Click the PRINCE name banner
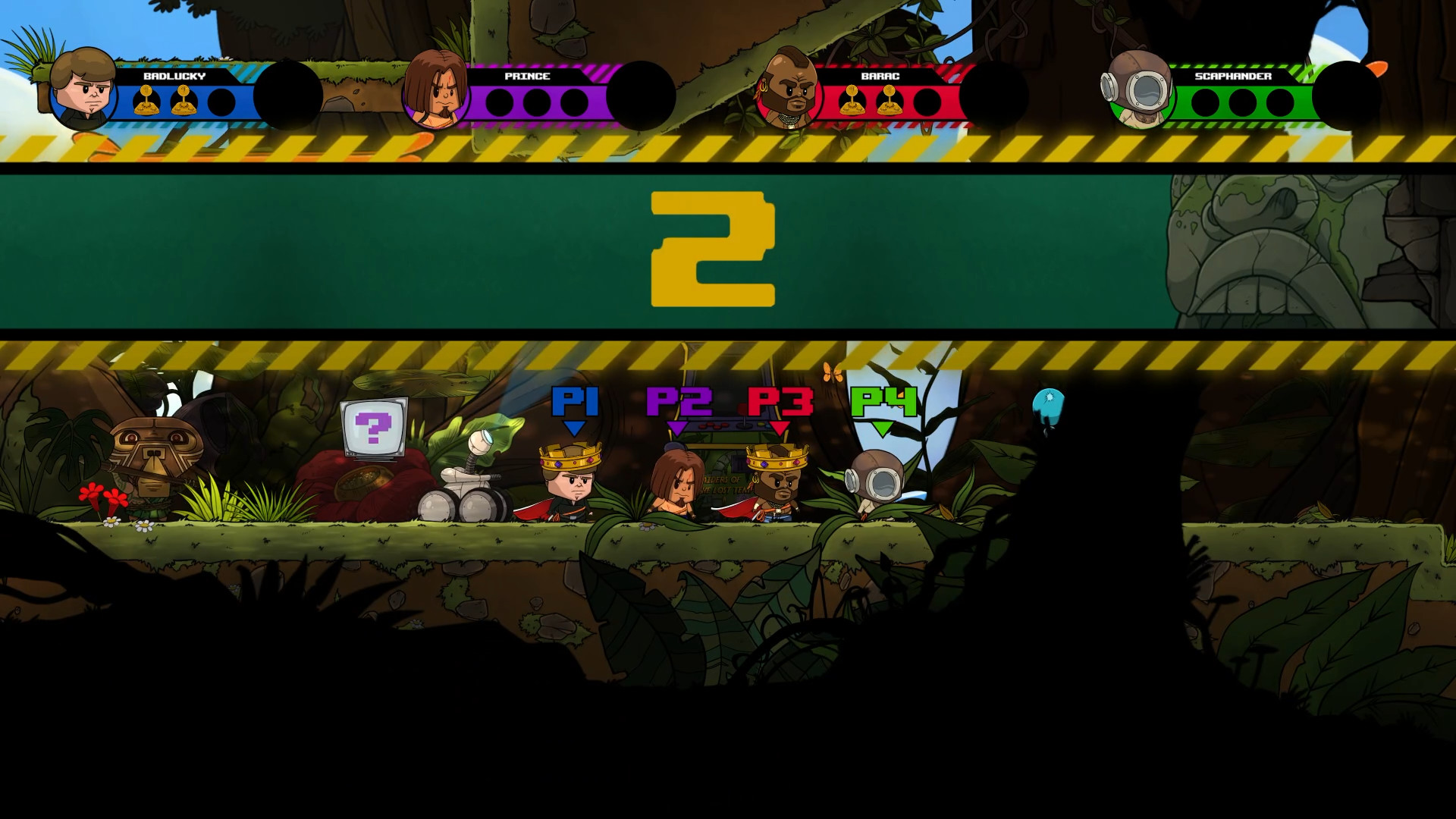Image resolution: width=1456 pixels, height=819 pixels. [529, 76]
